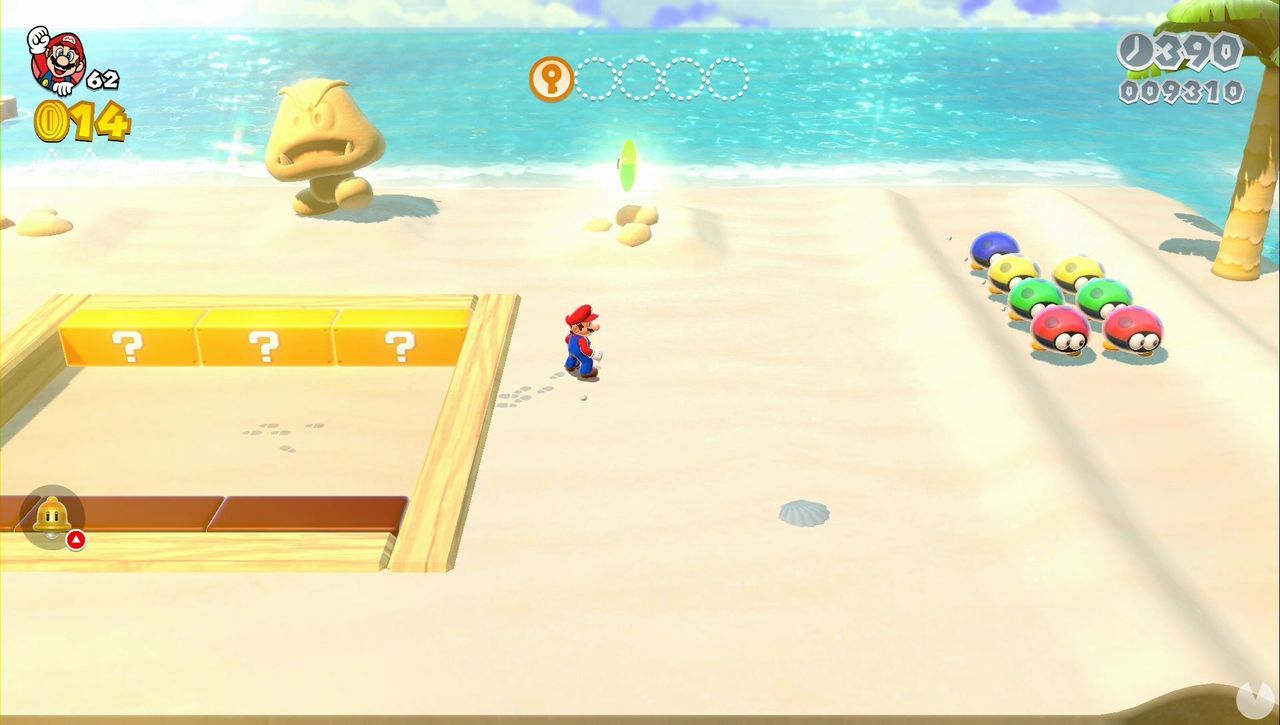
Task: Click the rightmost question block
Action: (x=400, y=345)
